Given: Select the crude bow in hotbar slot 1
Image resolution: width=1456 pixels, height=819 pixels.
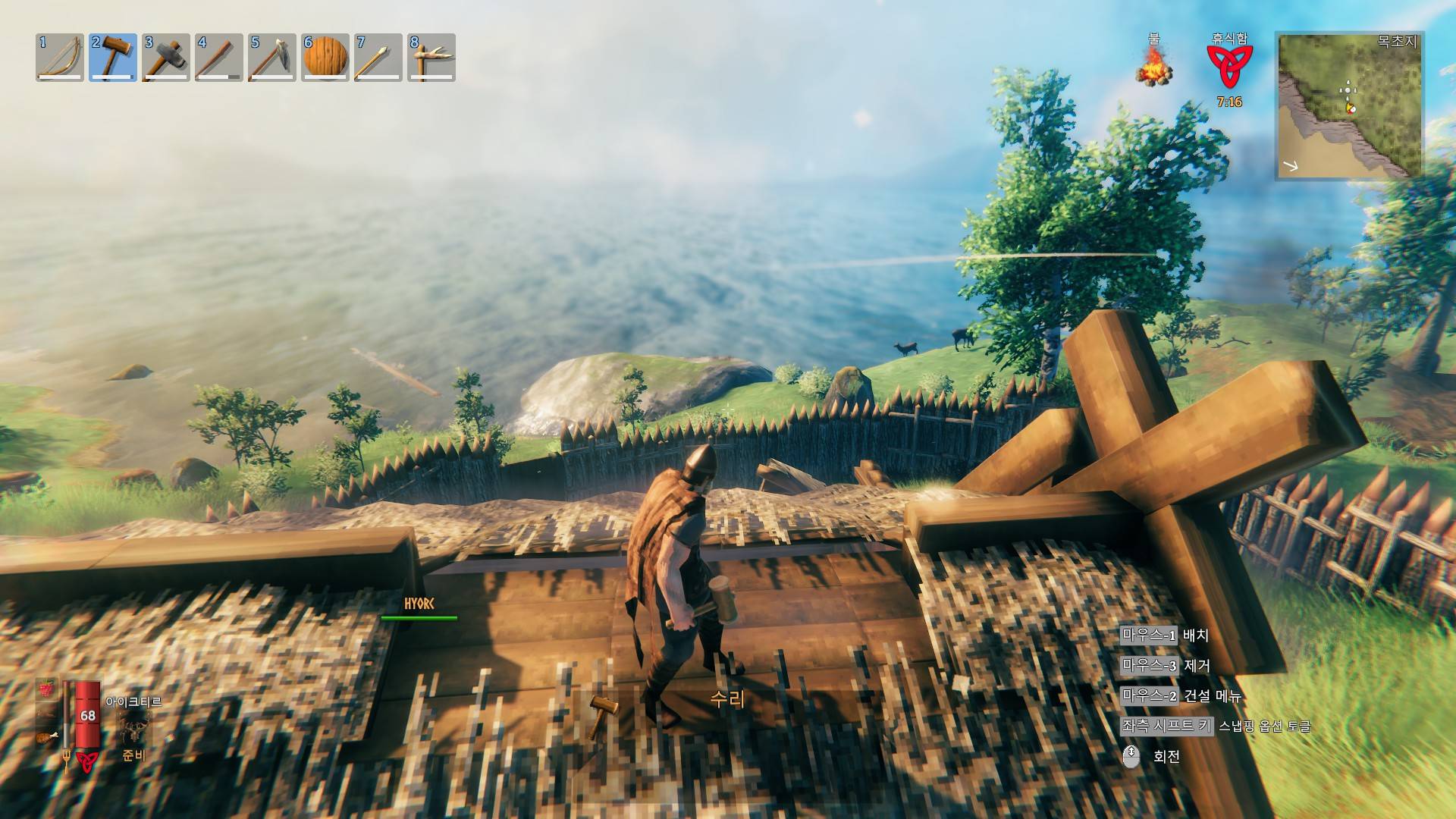Looking at the screenshot, I should 60,57.
